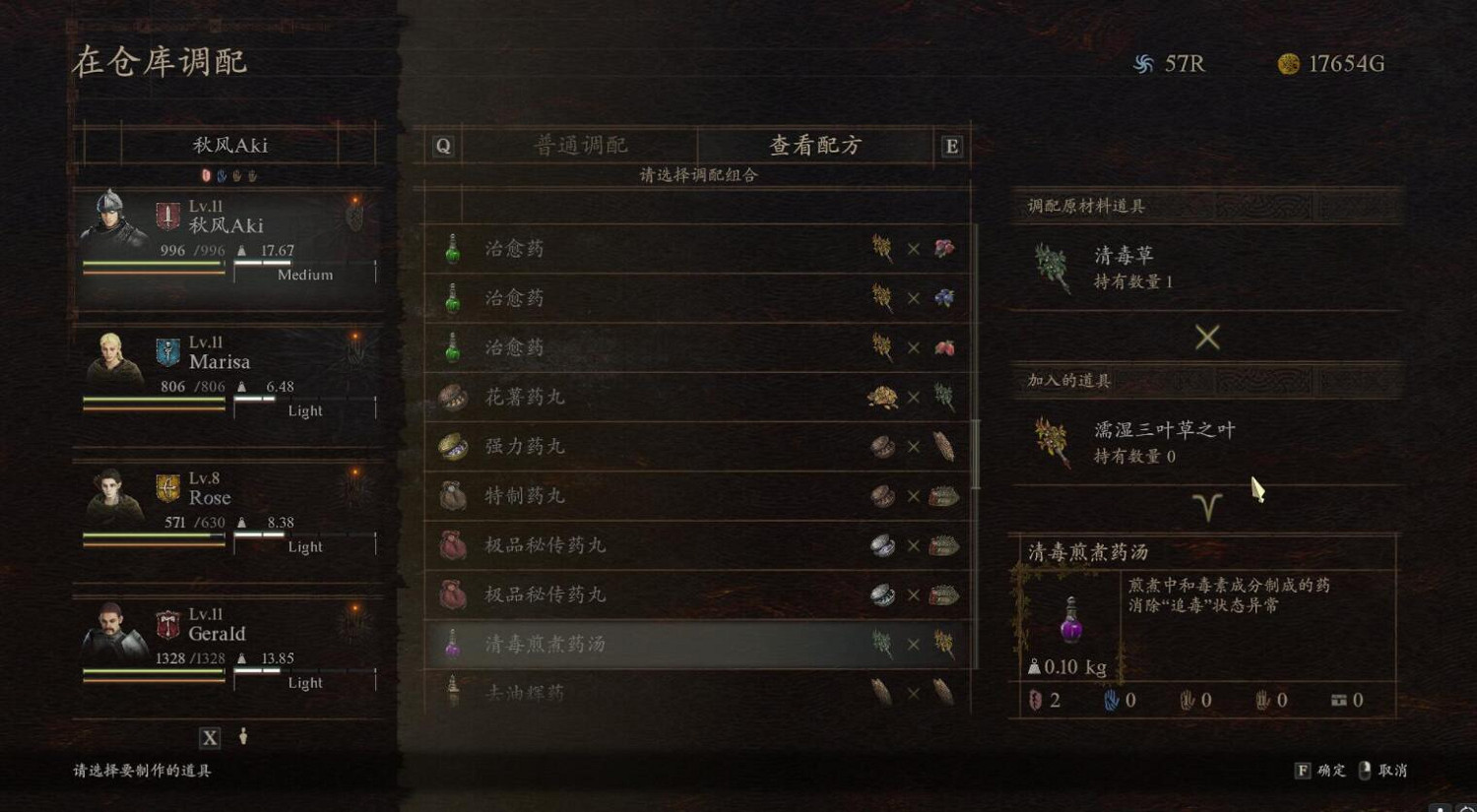Screen dimensions: 1477x812
Task: Click the E key prompt beside 查看配方
Action: 950,145
